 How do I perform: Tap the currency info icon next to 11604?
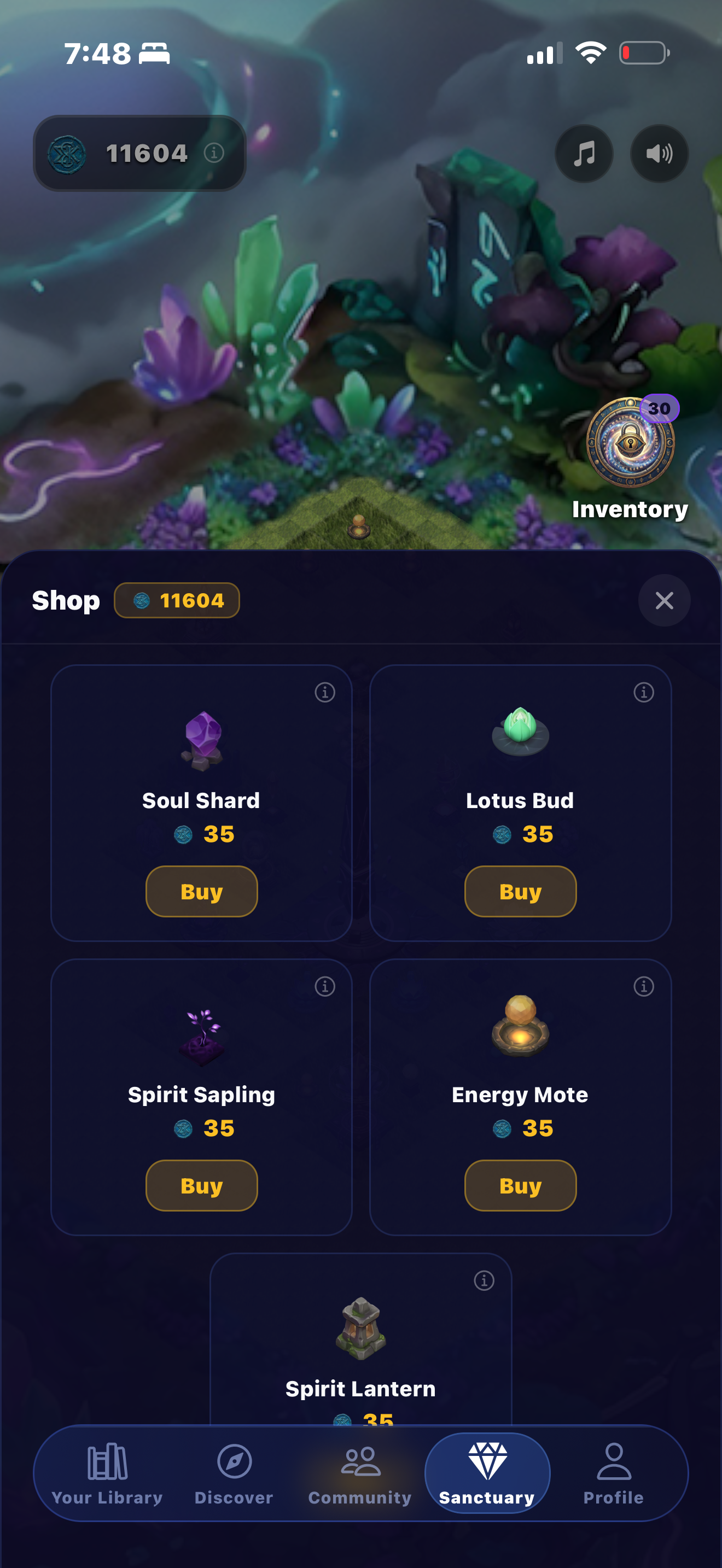[x=214, y=154]
